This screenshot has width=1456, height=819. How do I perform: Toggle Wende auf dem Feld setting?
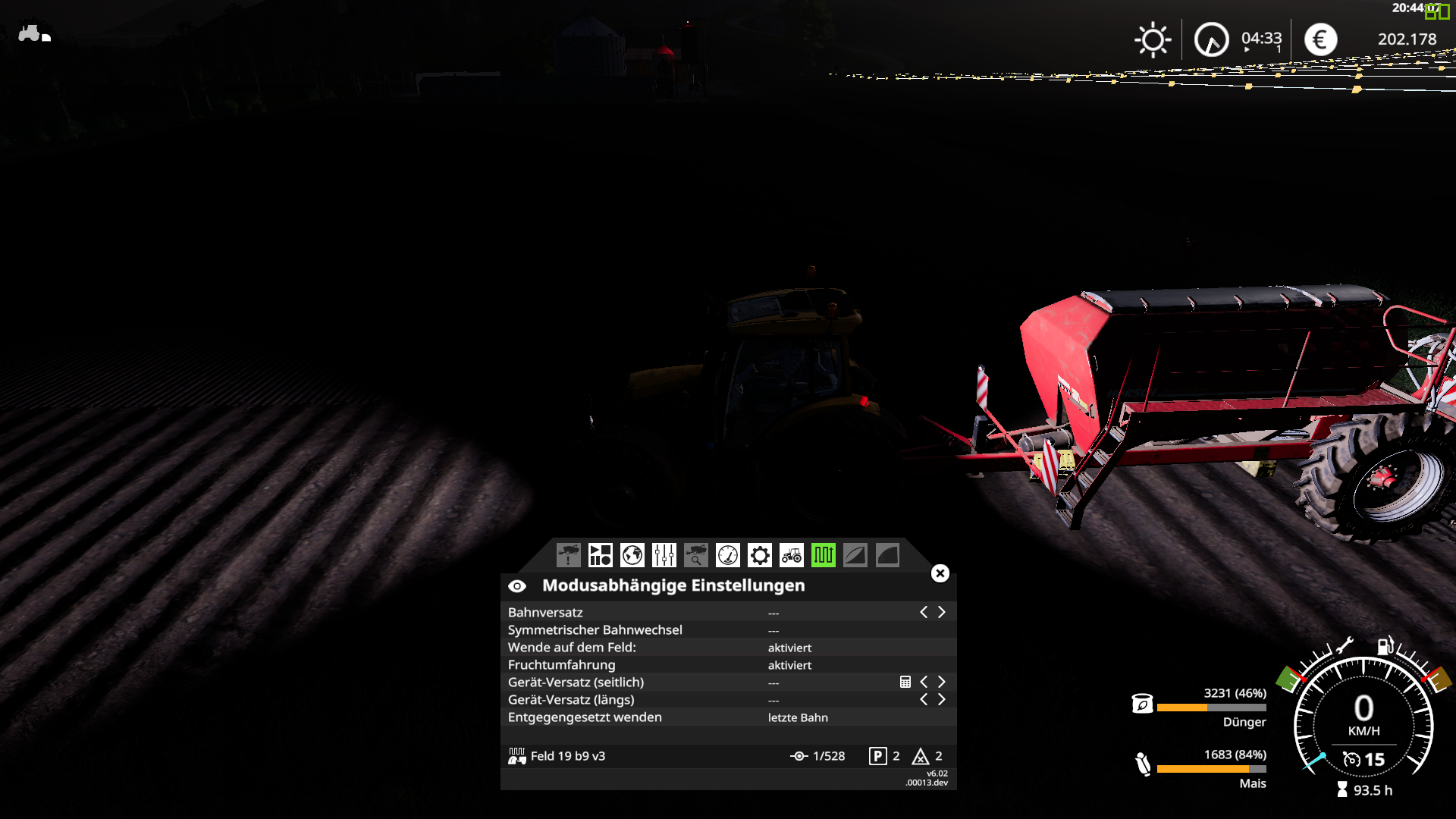pyautogui.click(x=789, y=647)
